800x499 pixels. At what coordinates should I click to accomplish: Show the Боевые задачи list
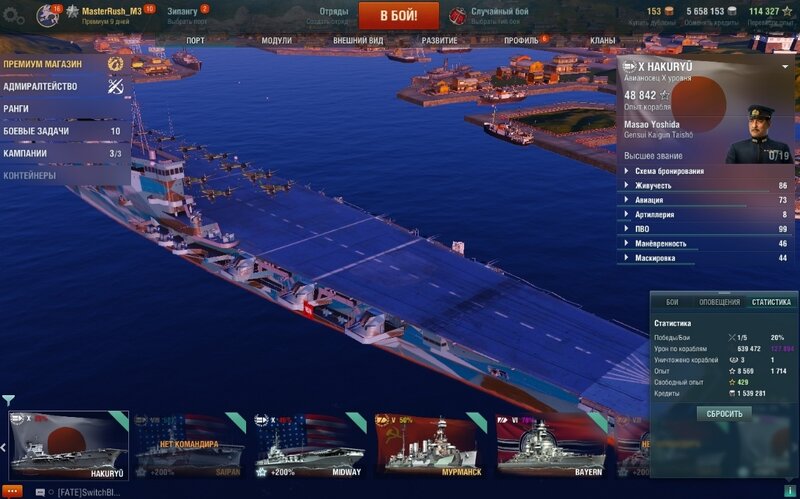pos(36,131)
